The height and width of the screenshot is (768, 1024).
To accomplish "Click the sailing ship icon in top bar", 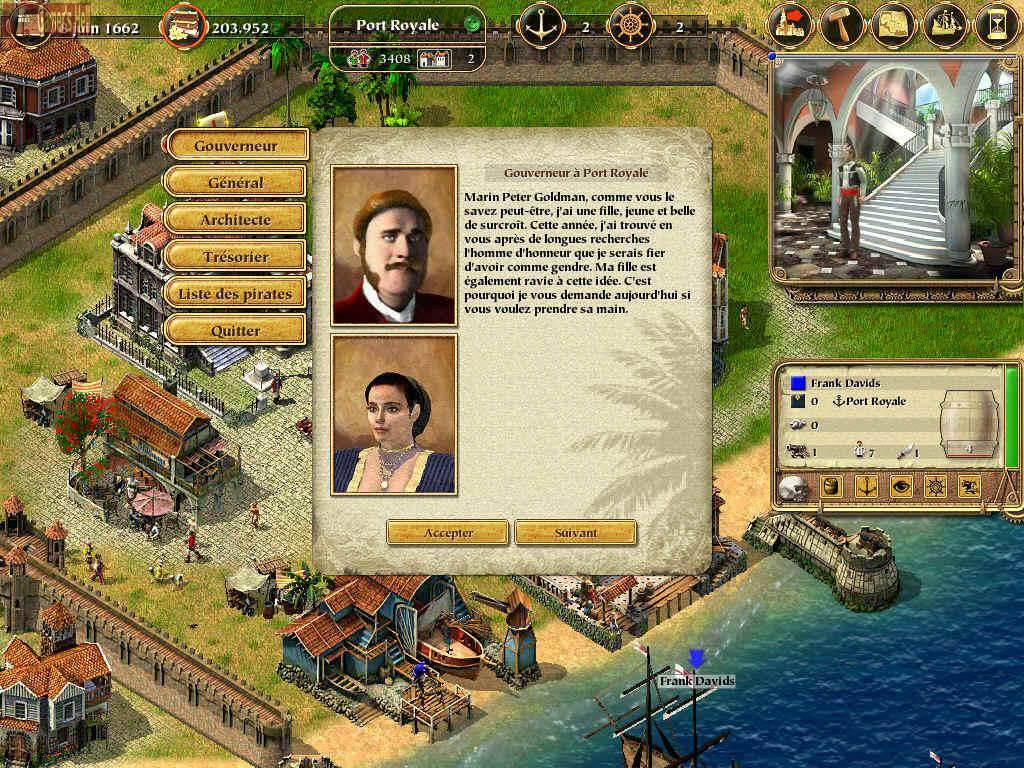I will point(946,24).
